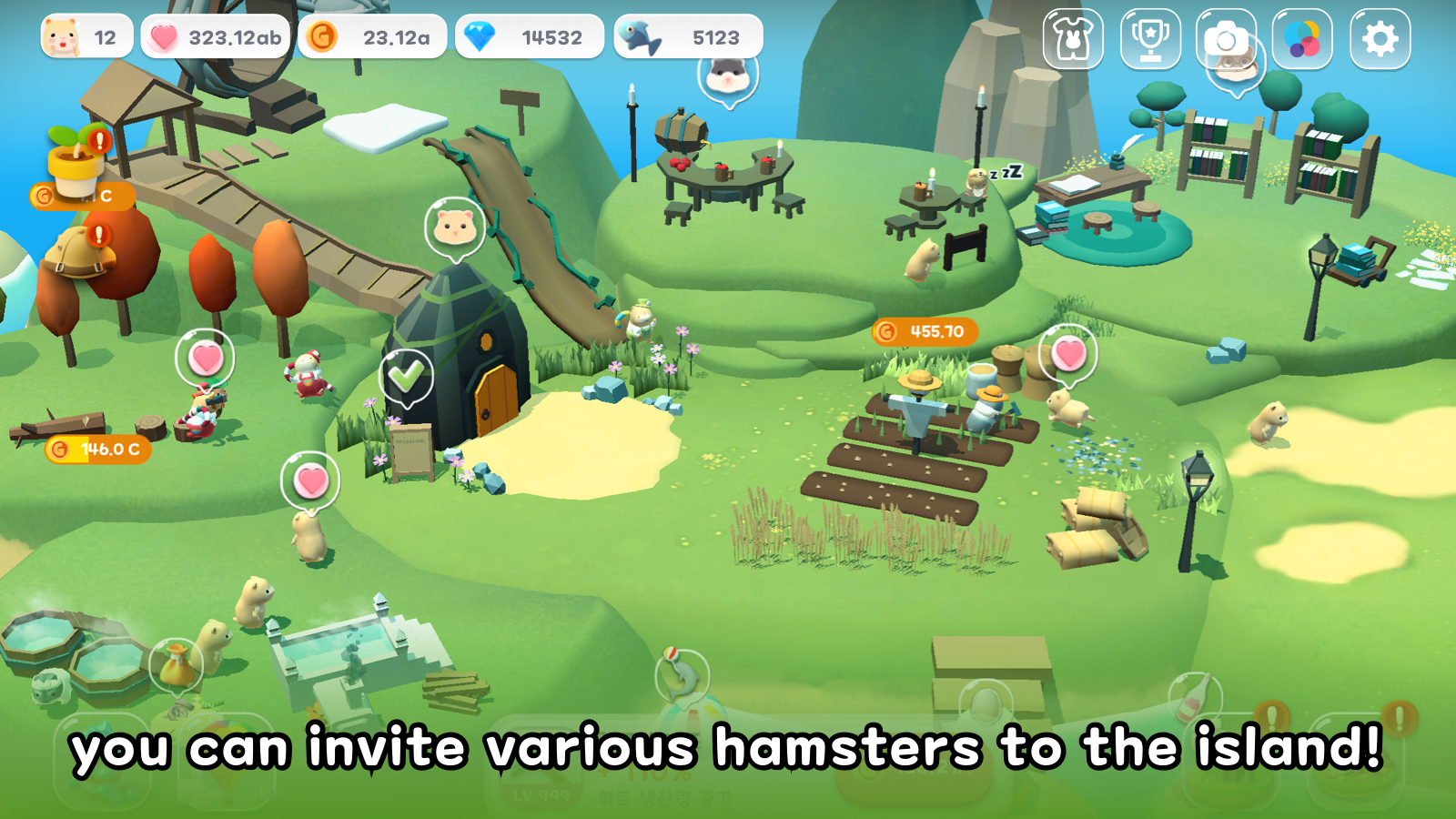1456x819 pixels.
Task: Open the settings gear menu
Action: click(1381, 38)
